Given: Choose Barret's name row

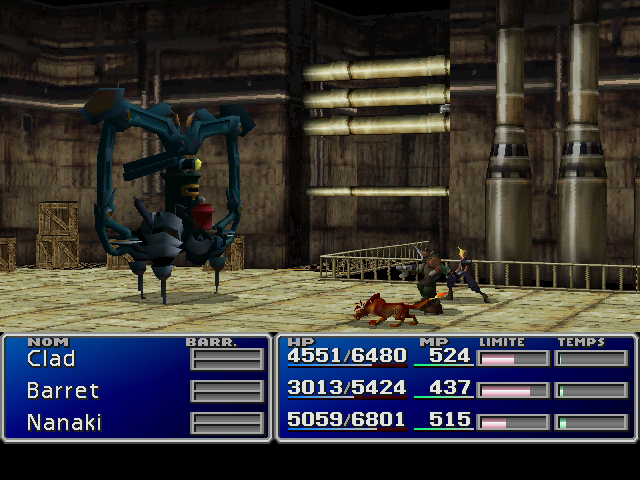Looking at the screenshot, I should pyautogui.click(x=63, y=390).
